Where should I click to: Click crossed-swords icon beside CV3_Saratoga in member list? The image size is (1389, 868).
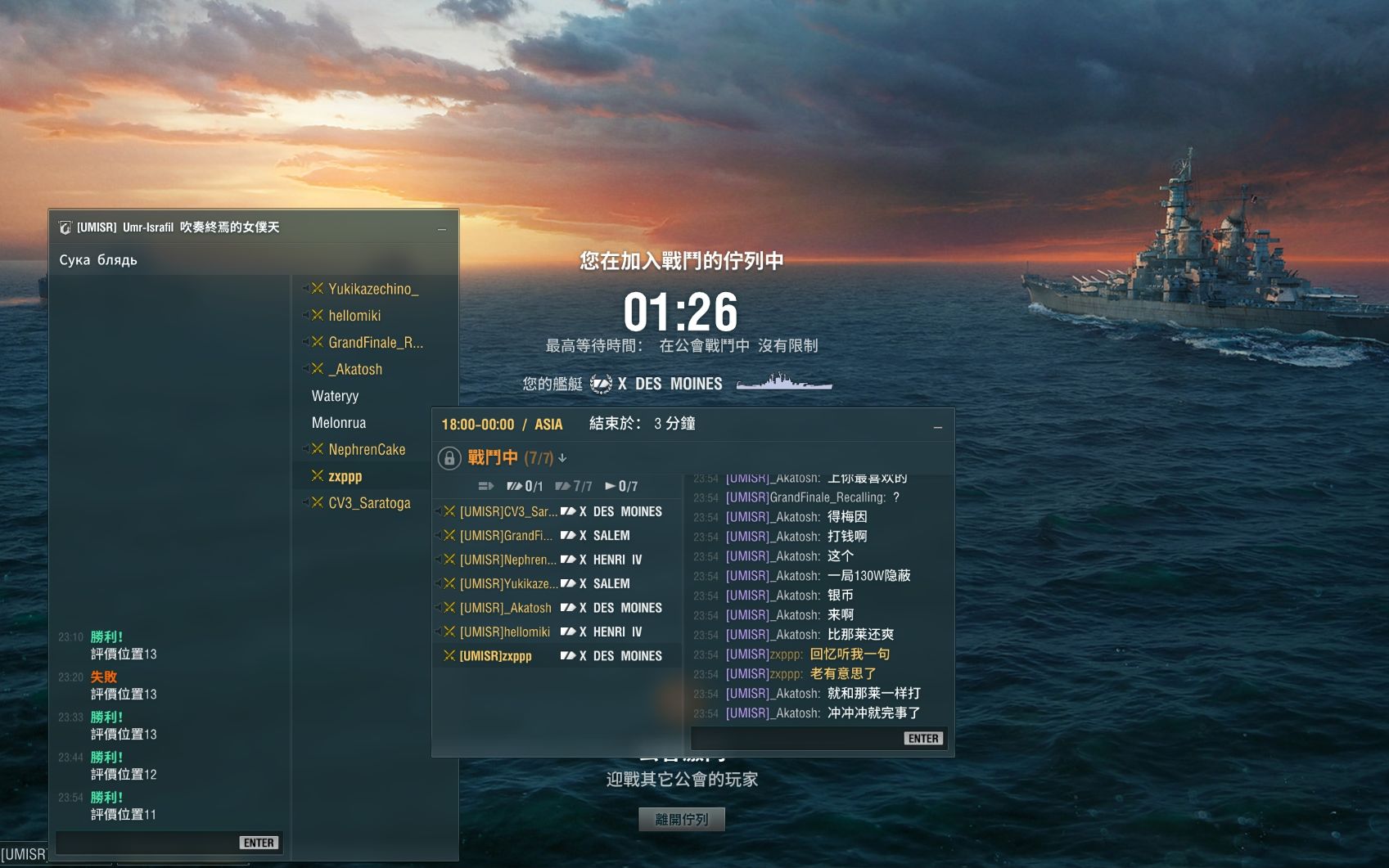(x=317, y=502)
